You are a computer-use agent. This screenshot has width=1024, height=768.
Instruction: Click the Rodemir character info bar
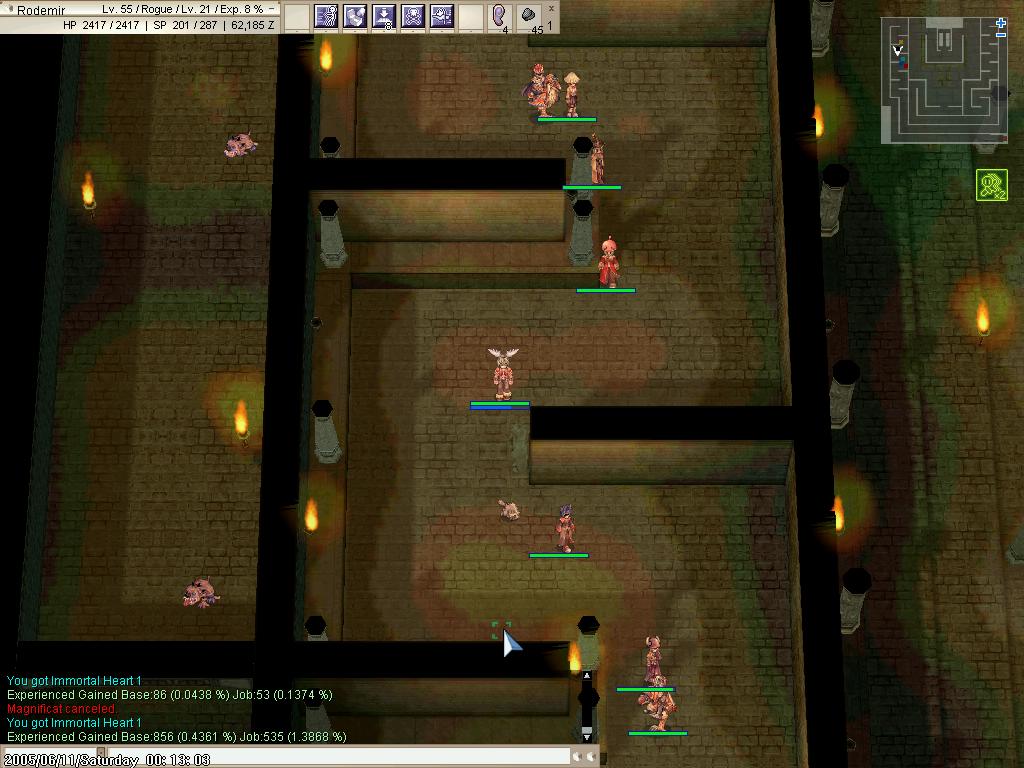point(140,16)
